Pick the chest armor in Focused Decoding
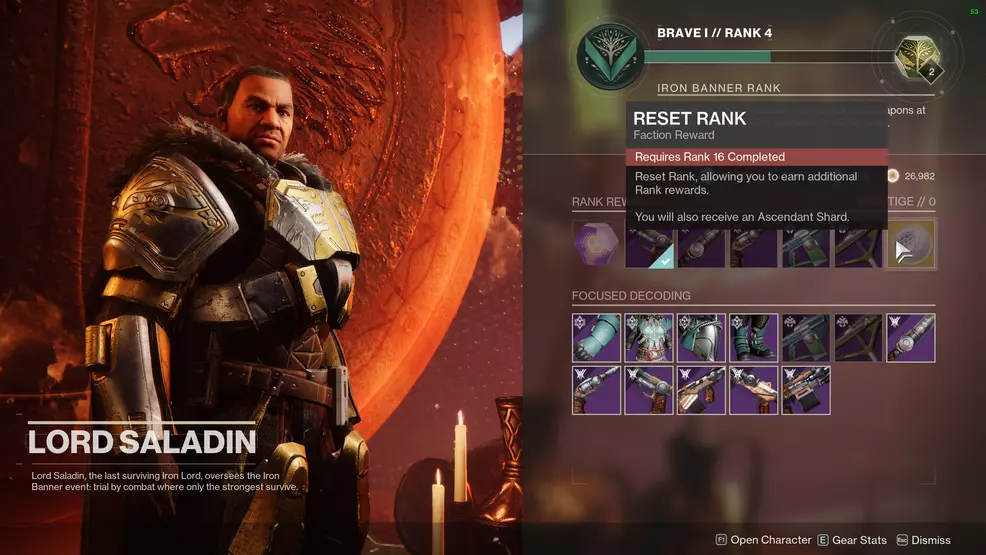The height and width of the screenshot is (555, 986). tap(648, 338)
